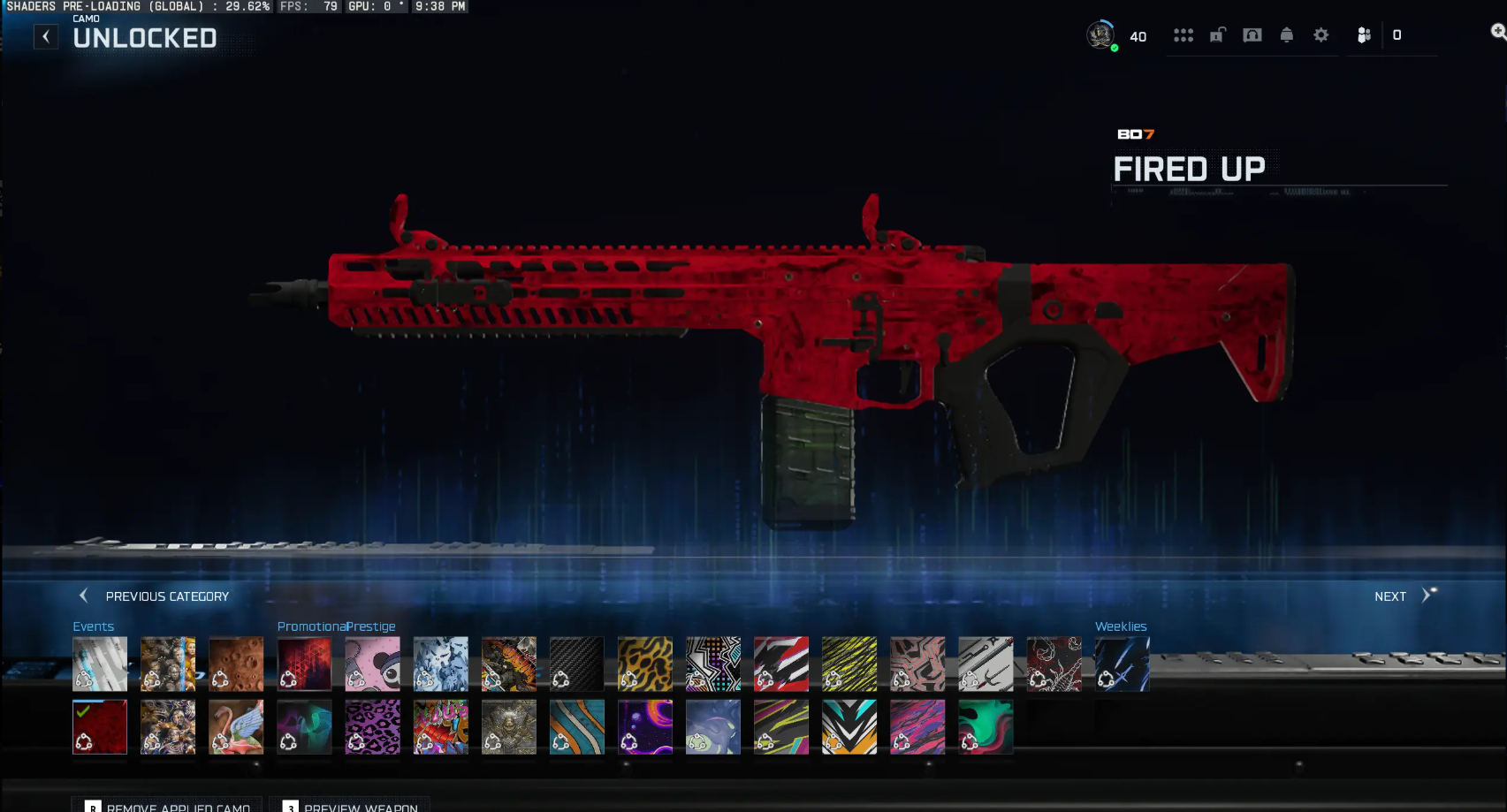
Task: Select the Weeklies category label
Action: (1121, 626)
